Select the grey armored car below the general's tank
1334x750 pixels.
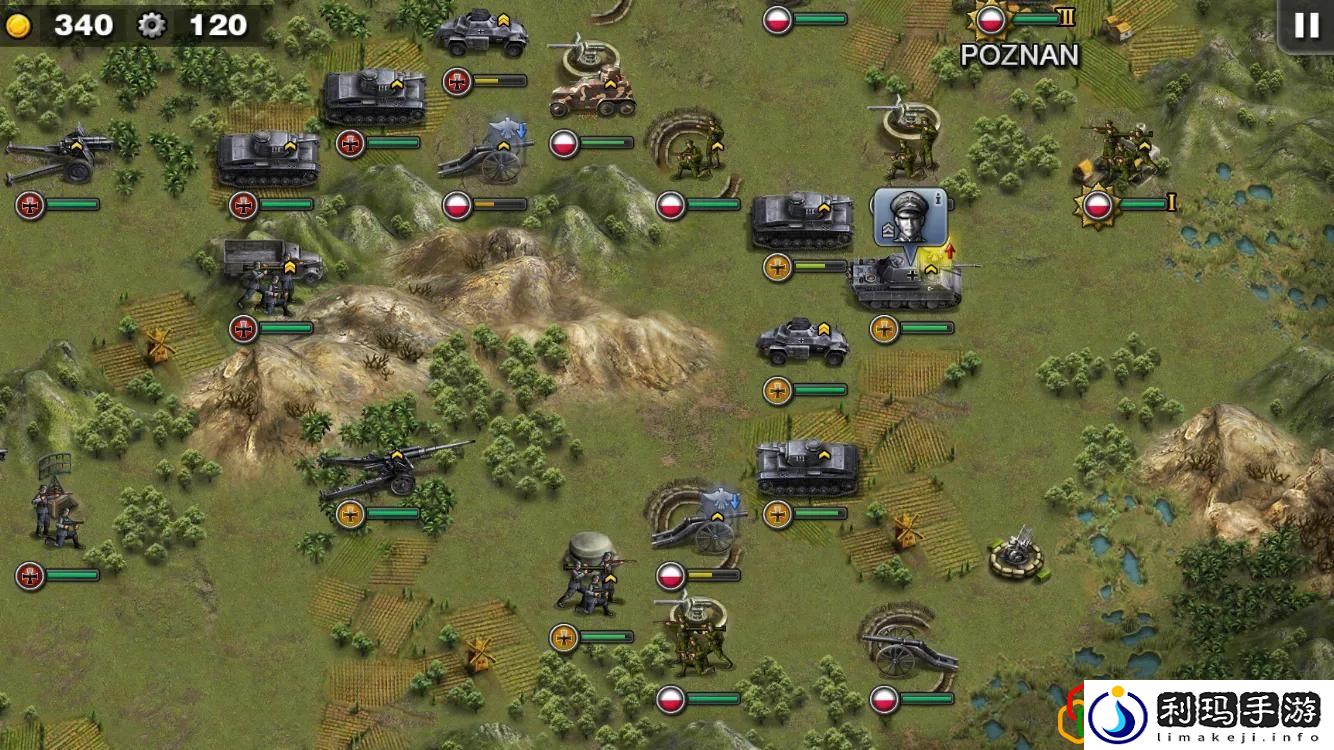tap(802, 343)
